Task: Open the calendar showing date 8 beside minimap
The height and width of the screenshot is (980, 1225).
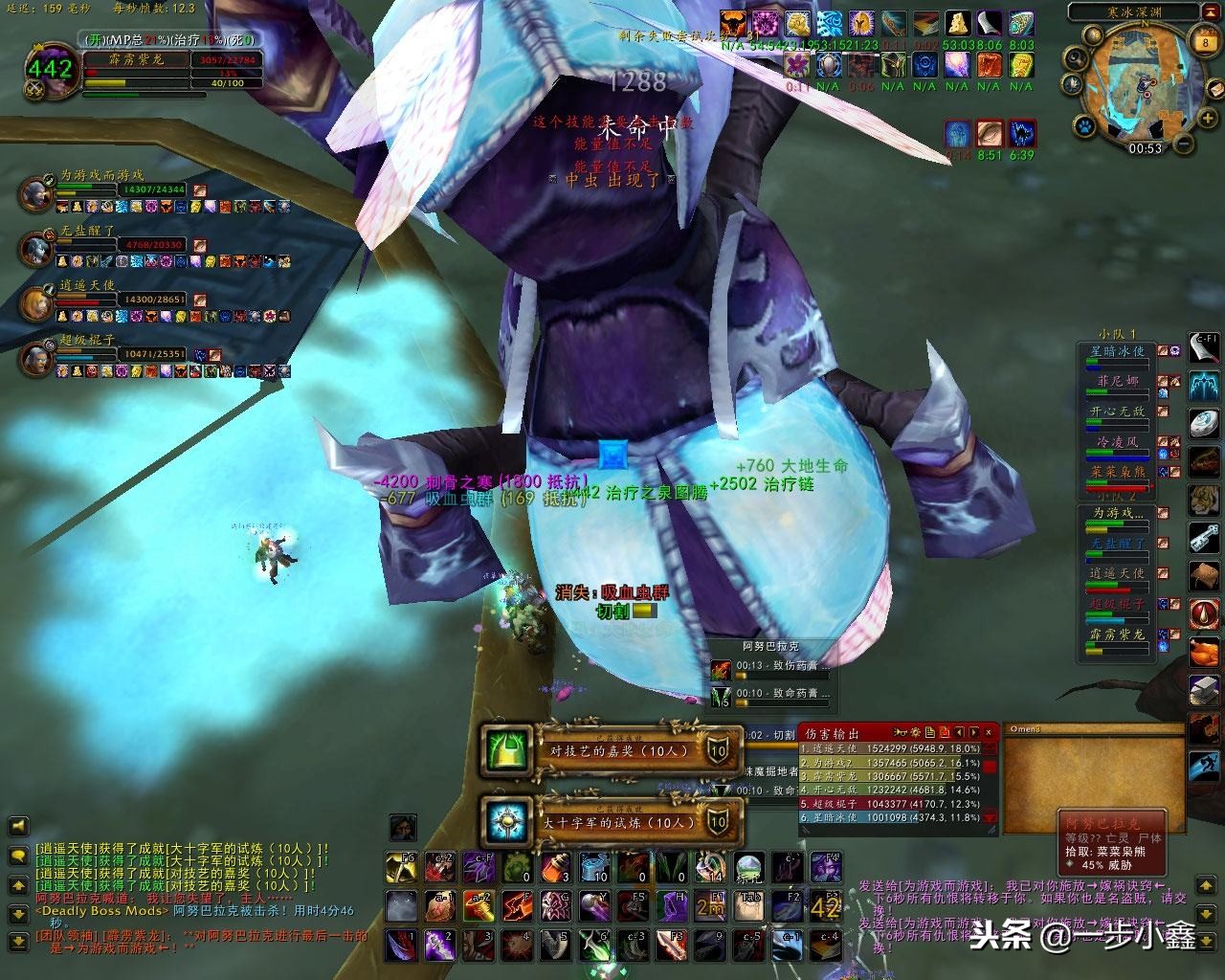Action: point(1205,42)
